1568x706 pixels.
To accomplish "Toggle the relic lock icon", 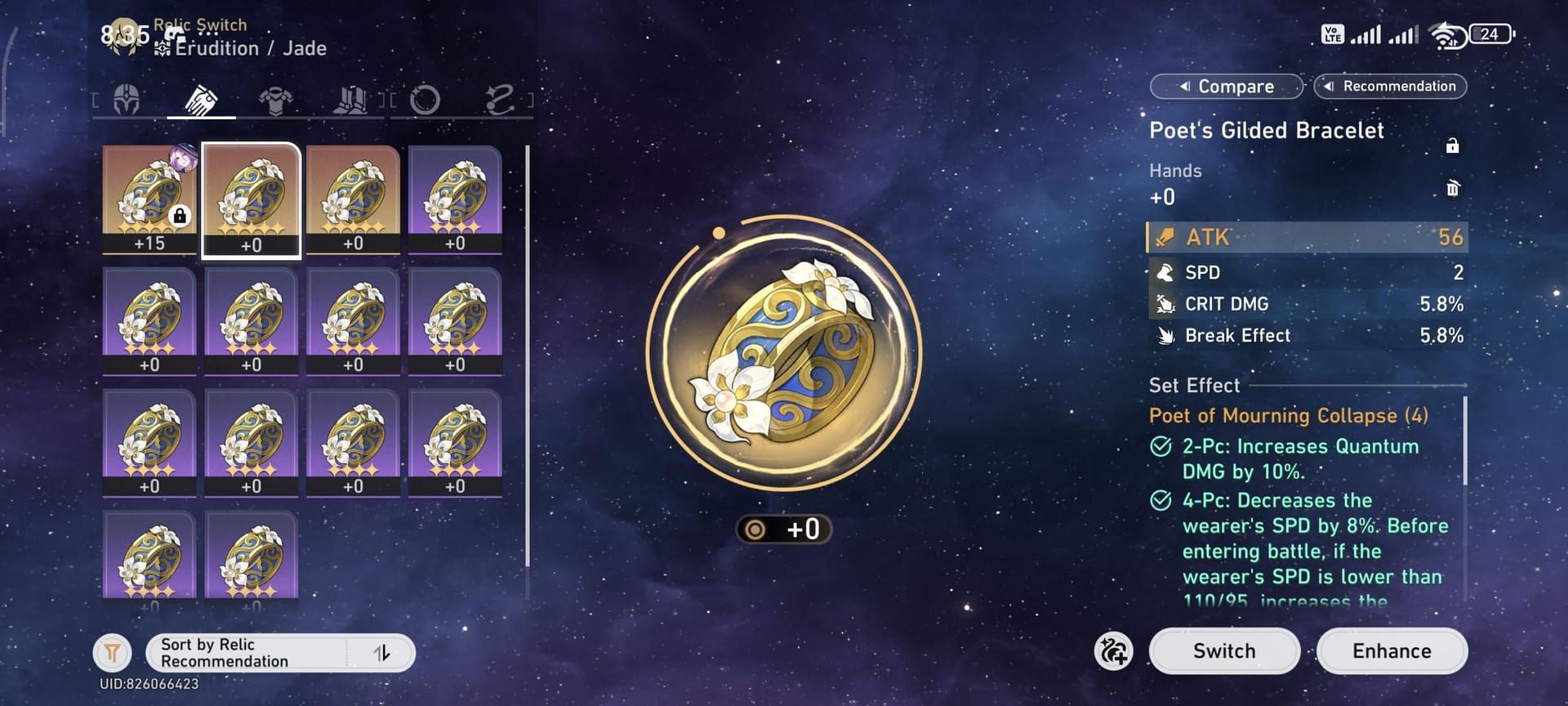I will 1452,146.
